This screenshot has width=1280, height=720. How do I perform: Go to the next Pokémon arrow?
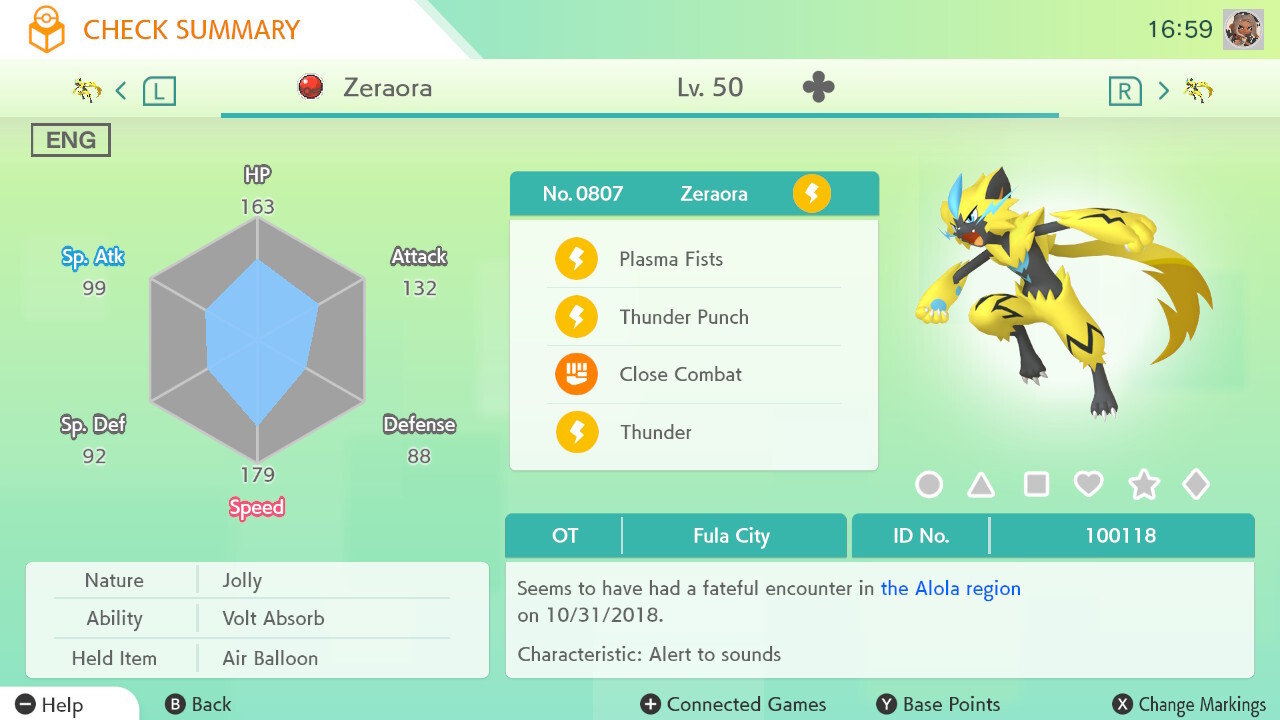click(x=1163, y=91)
